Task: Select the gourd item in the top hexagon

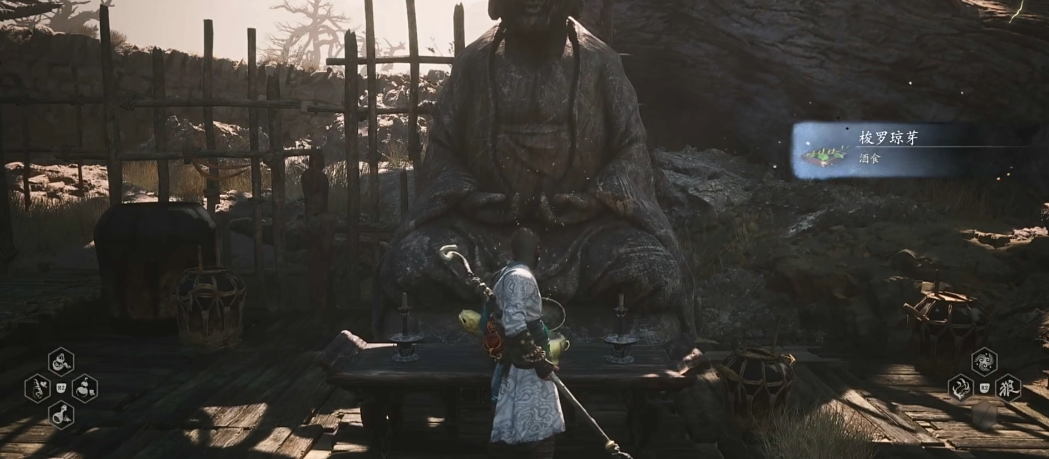Action: [x=61, y=360]
